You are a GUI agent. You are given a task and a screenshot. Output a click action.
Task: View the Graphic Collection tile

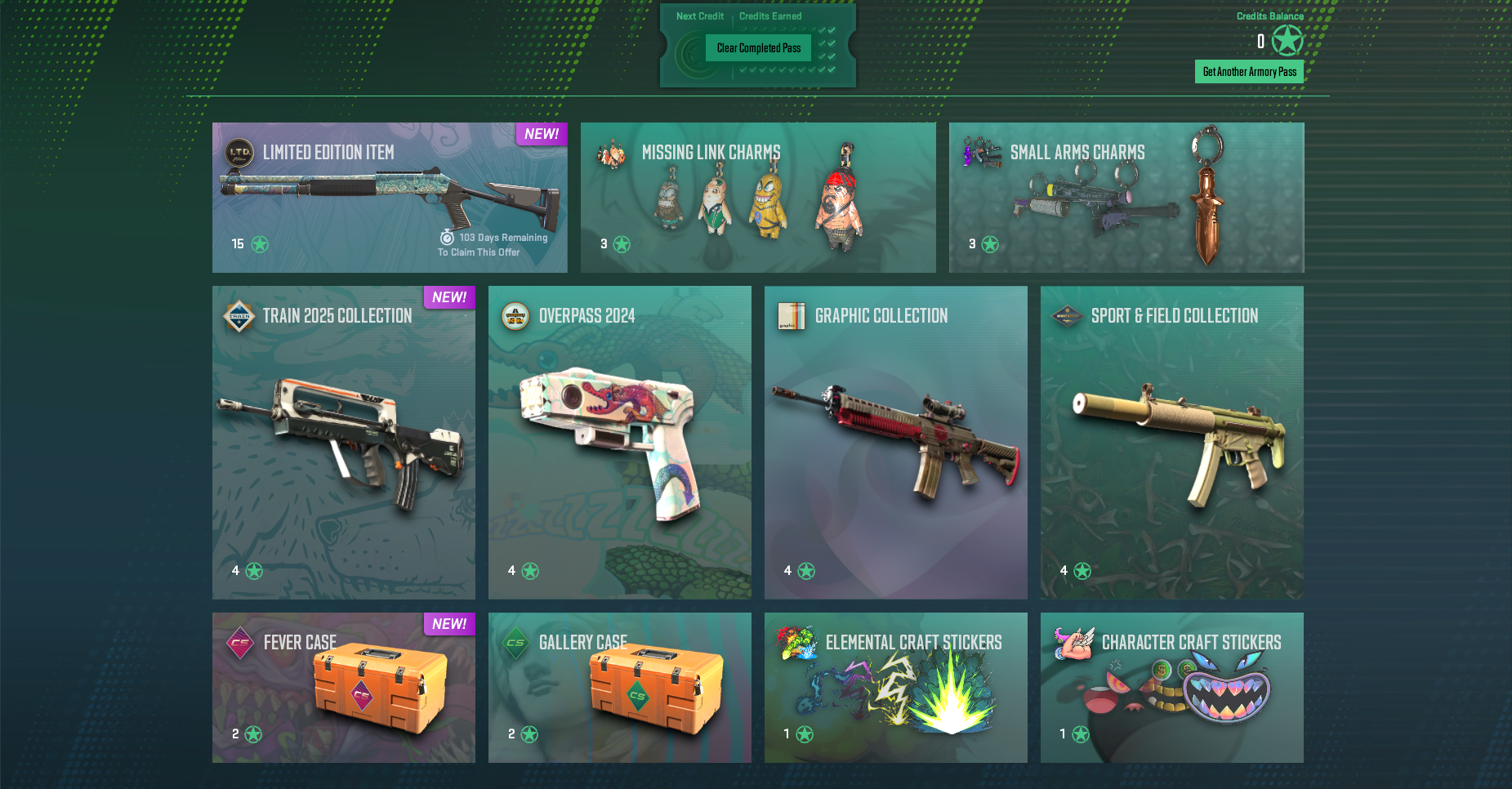tap(896, 442)
